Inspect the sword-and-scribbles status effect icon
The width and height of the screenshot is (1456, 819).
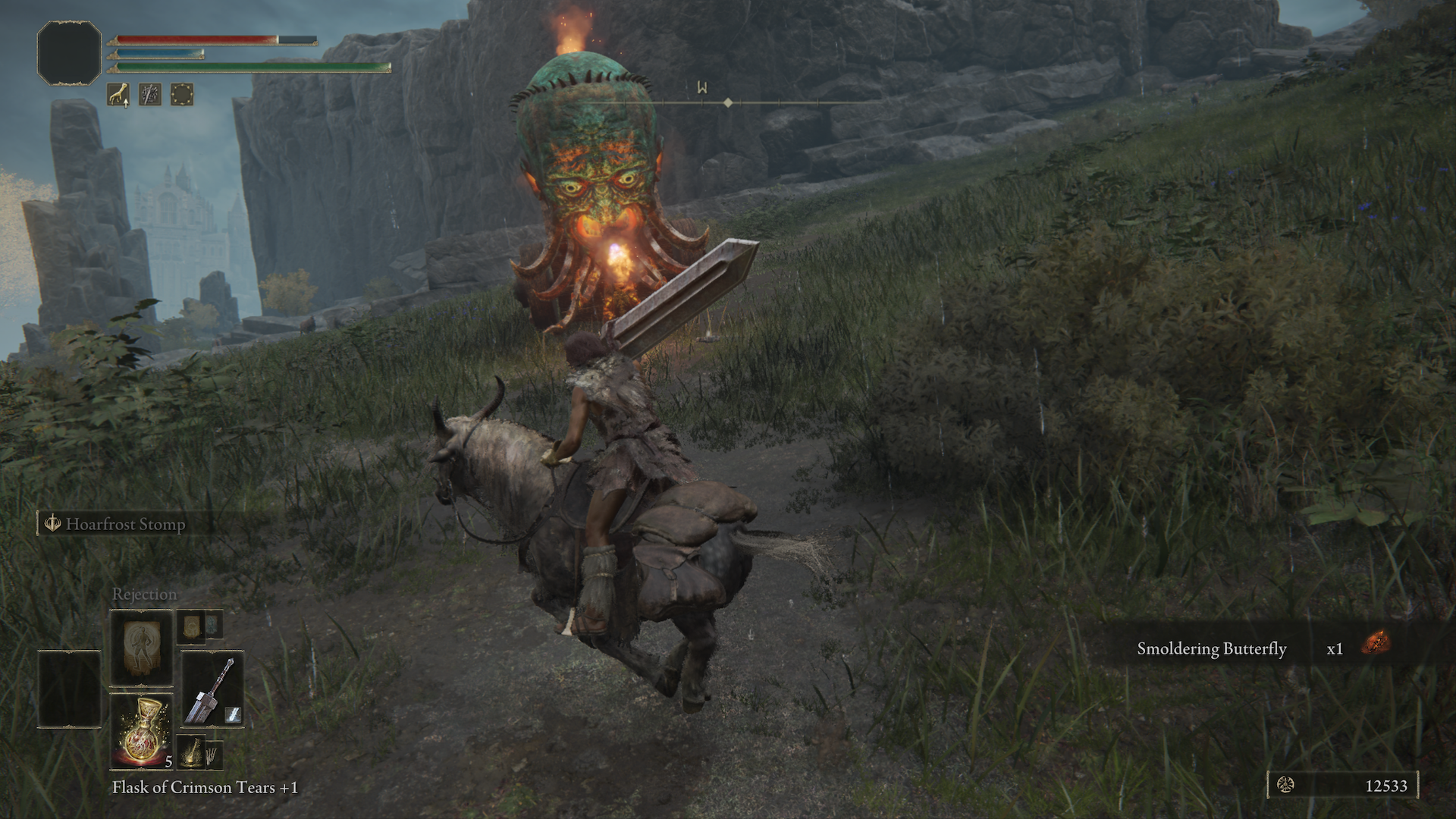click(x=150, y=94)
